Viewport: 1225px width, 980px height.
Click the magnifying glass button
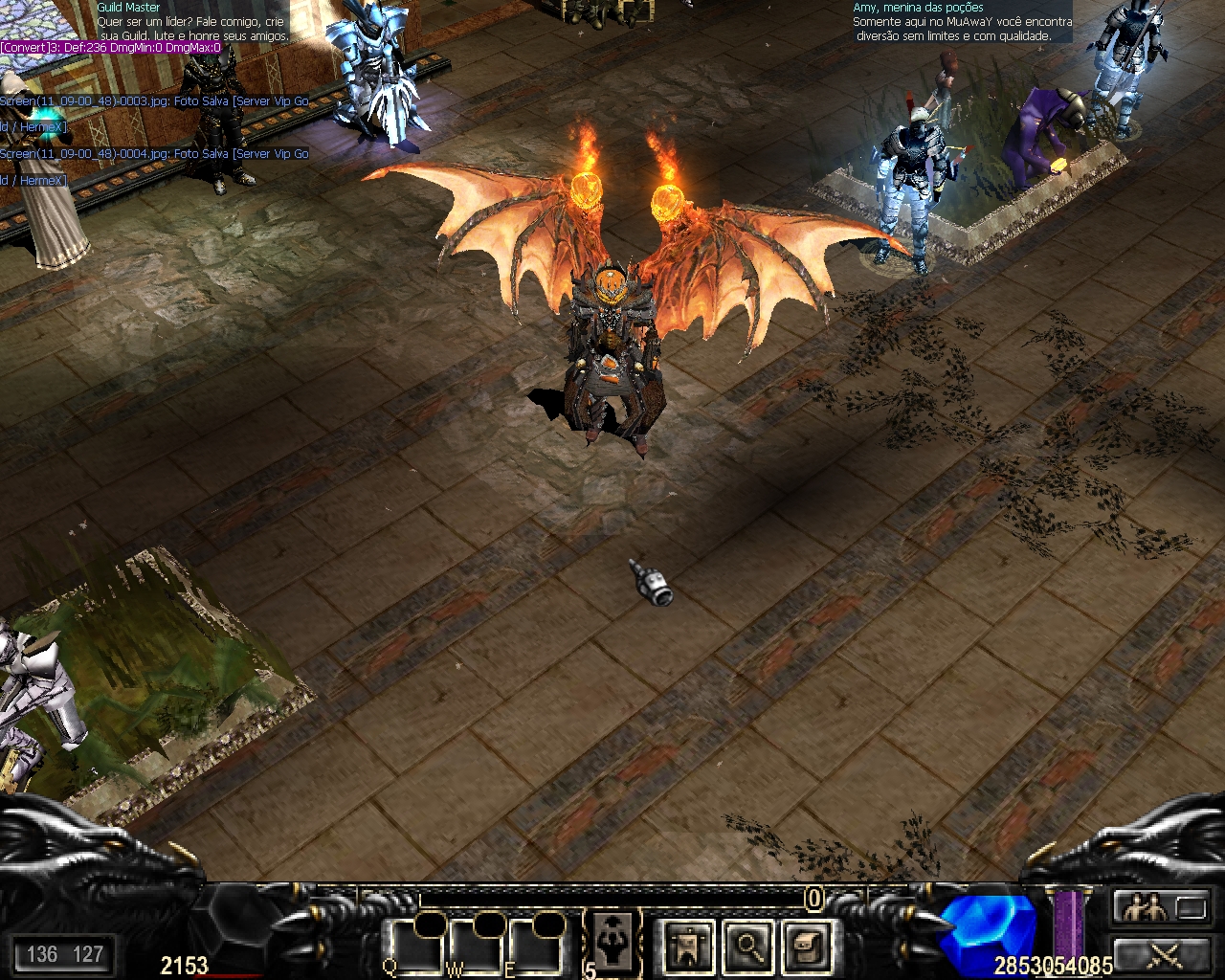pyautogui.click(x=747, y=947)
